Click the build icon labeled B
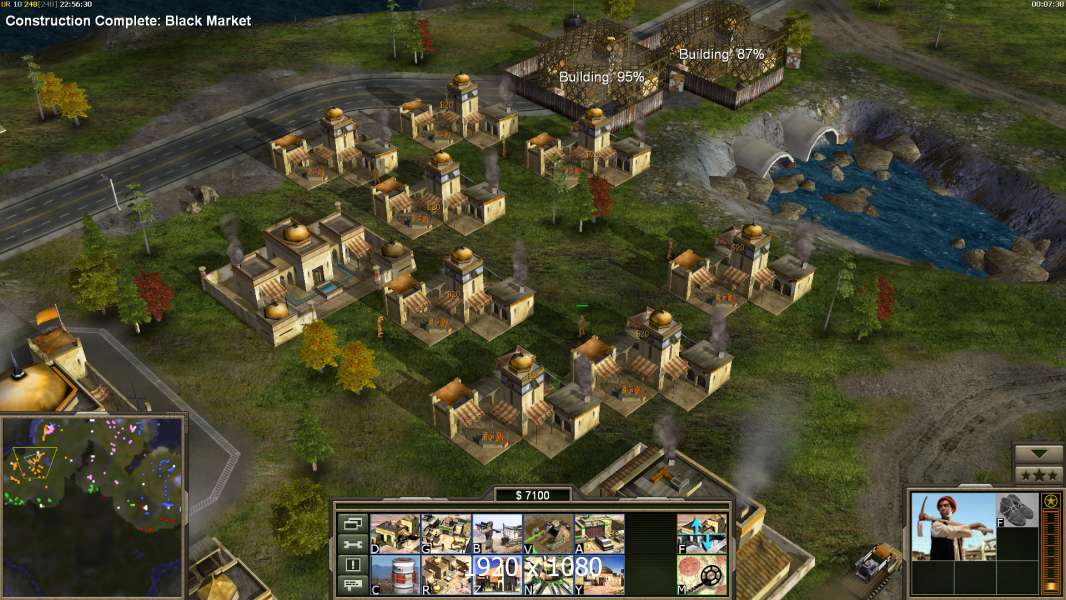 coord(497,533)
